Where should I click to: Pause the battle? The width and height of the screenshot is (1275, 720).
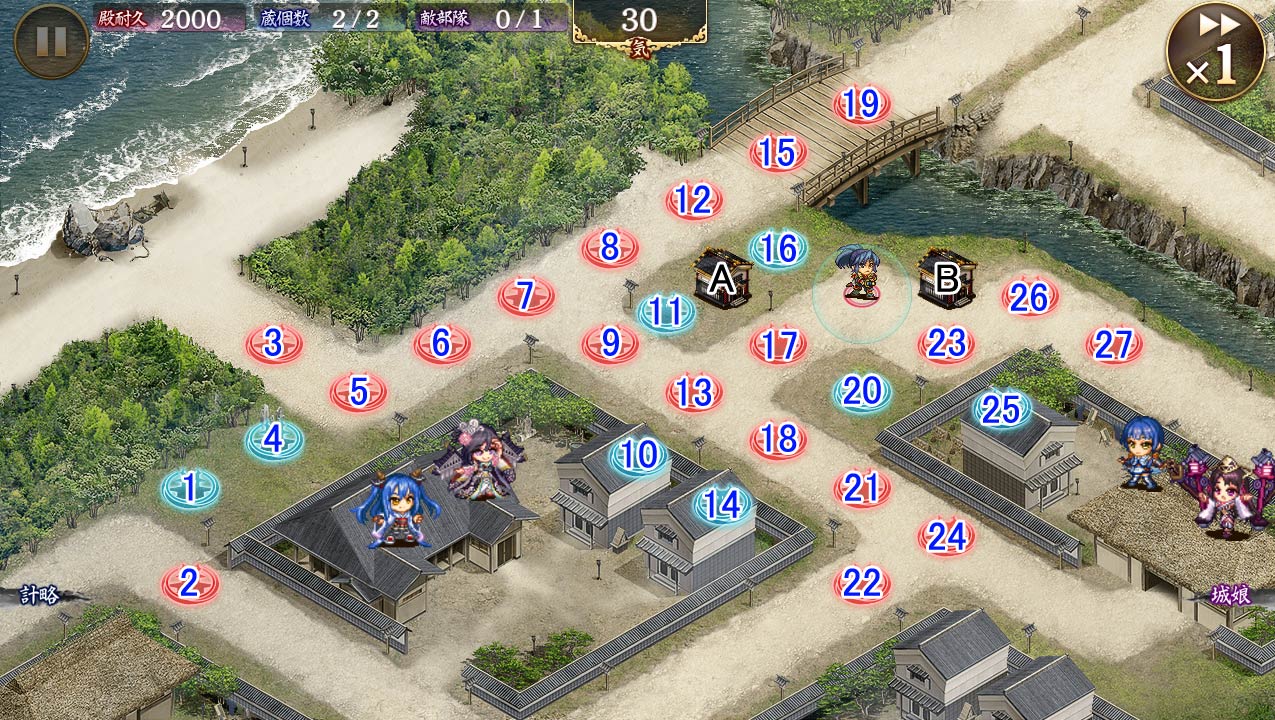[x=51, y=41]
